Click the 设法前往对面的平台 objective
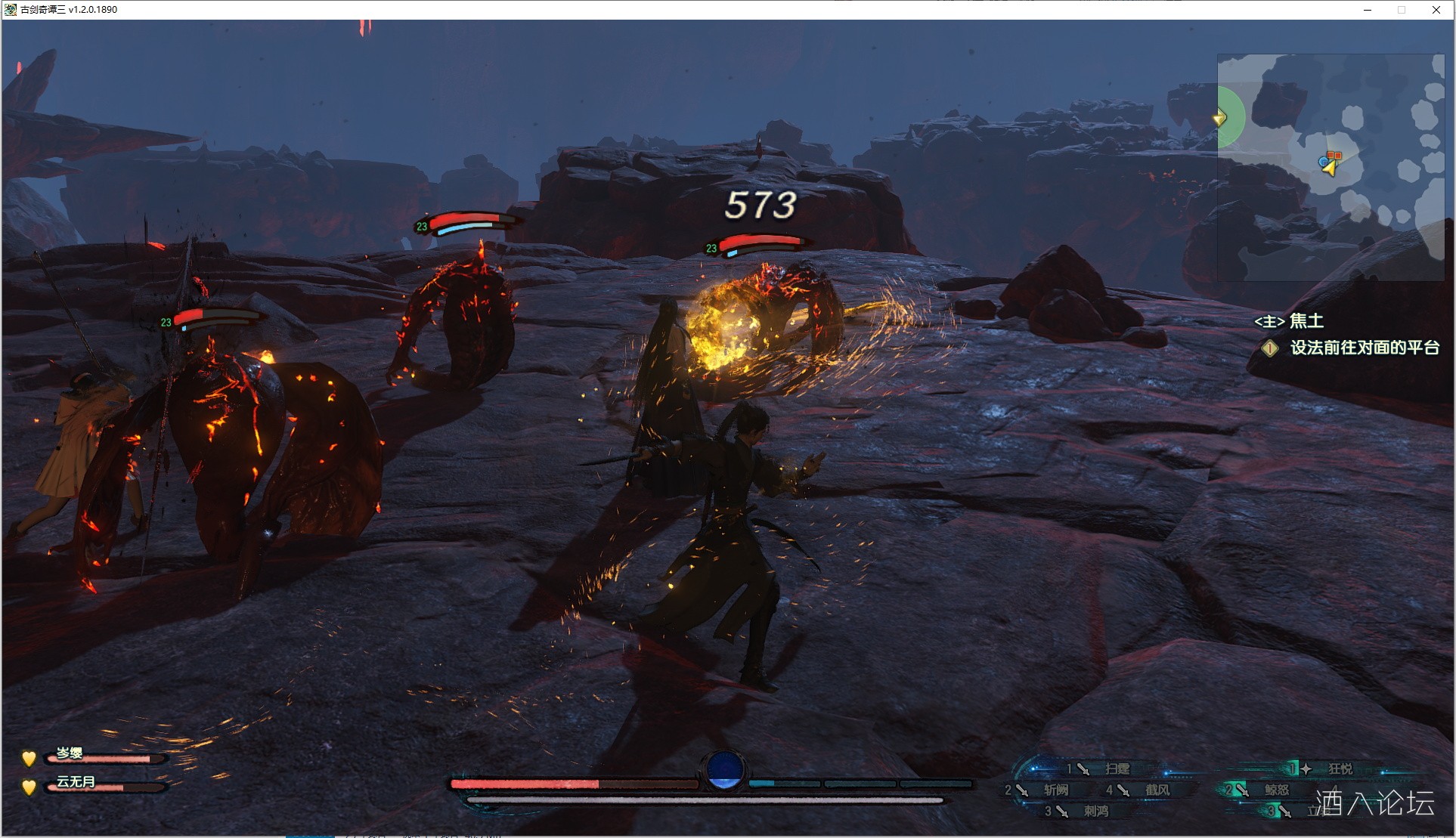The width and height of the screenshot is (1456, 838). (x=1364, y=348)
